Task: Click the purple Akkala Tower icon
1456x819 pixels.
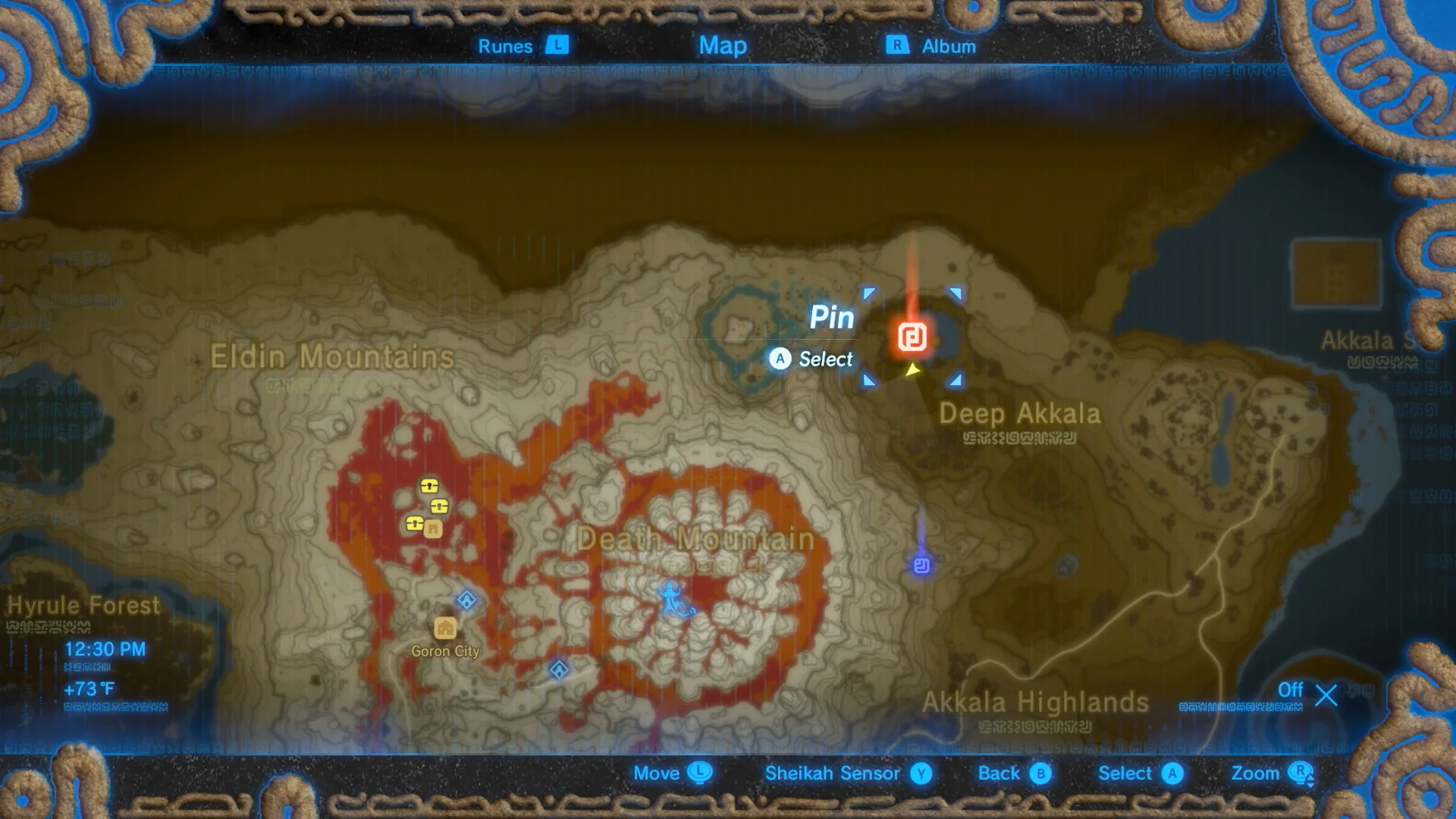Action: pos(921,566)
